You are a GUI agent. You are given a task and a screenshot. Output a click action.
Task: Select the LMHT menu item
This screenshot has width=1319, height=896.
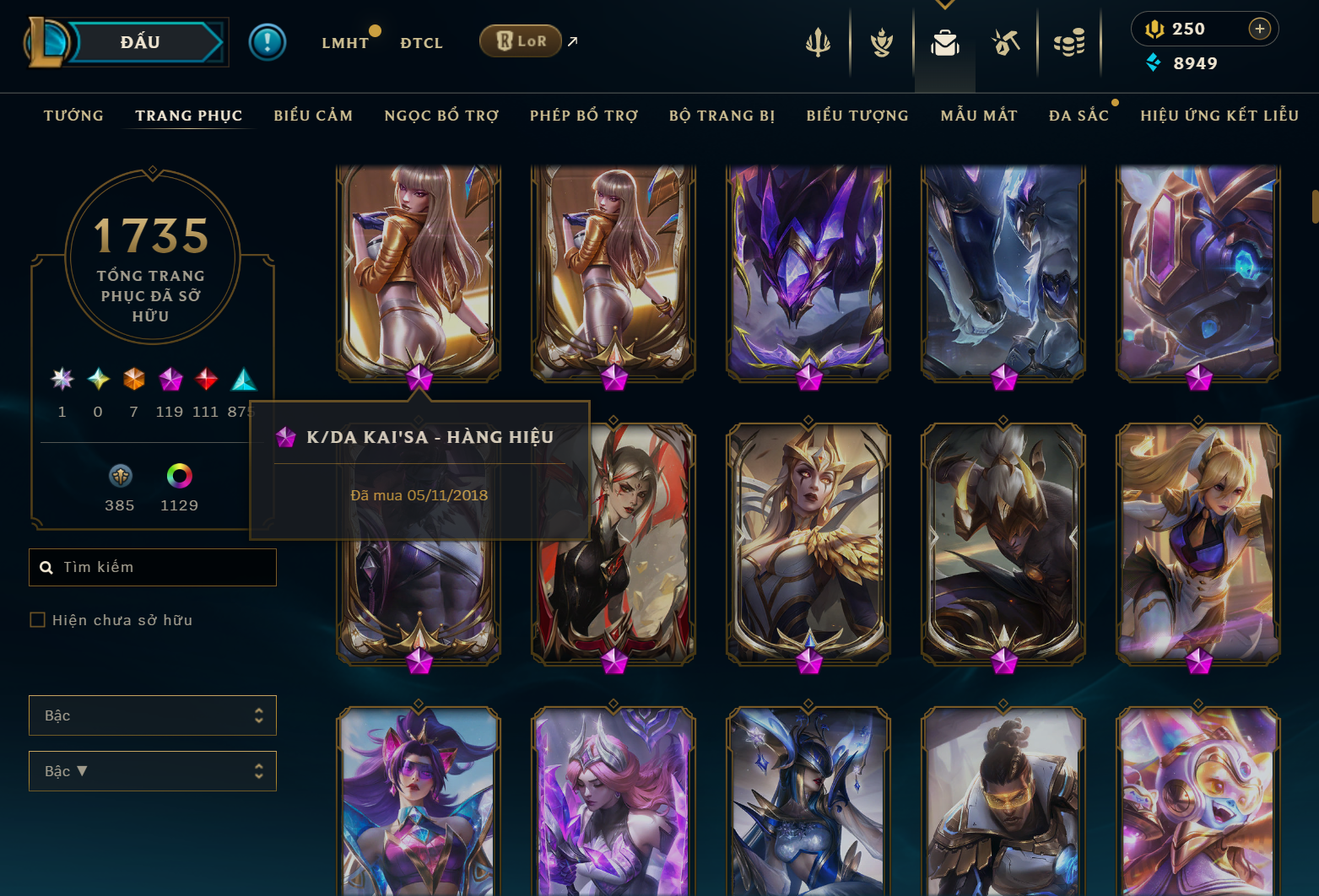345,42
